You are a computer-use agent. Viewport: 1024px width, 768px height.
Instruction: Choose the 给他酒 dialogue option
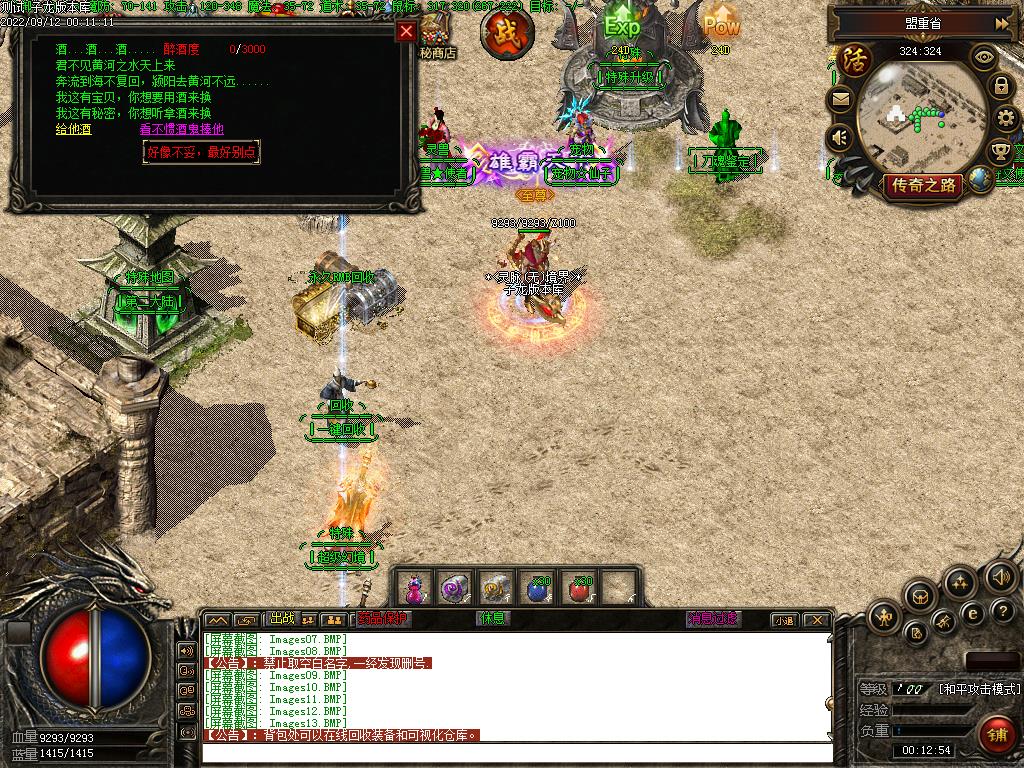point(73,129)
